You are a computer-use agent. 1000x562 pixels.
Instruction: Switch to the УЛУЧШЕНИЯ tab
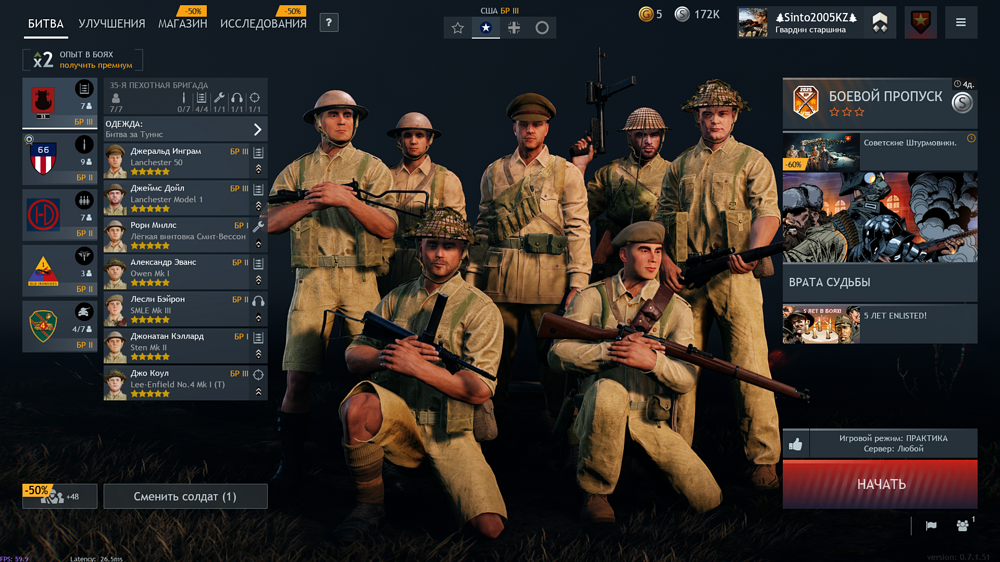click(111, 23)
